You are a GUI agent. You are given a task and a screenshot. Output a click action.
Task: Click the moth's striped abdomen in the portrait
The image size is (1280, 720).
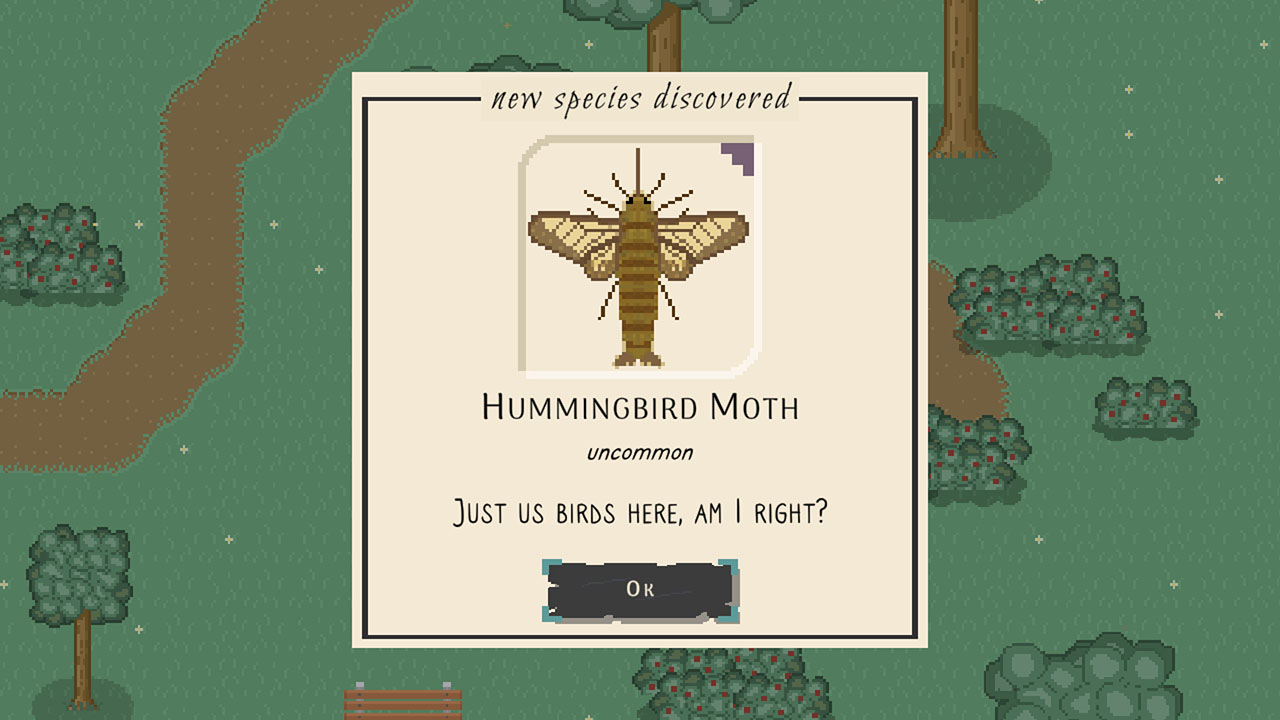pyautogui.click(x=637, y=300)
